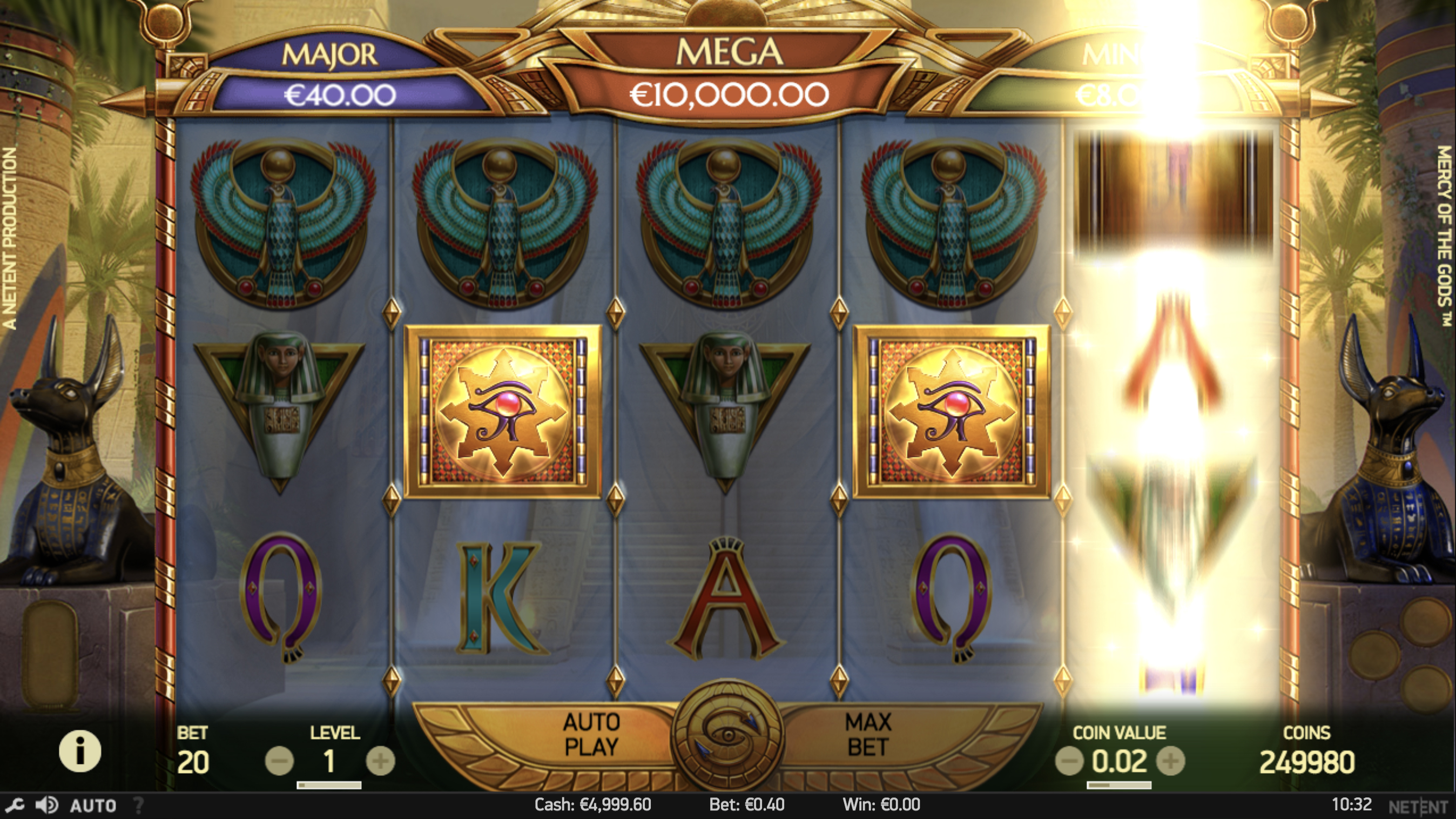Click the AUTO text in bottom bar
The image size is (1456, 819).
click(x=93, y=805)
